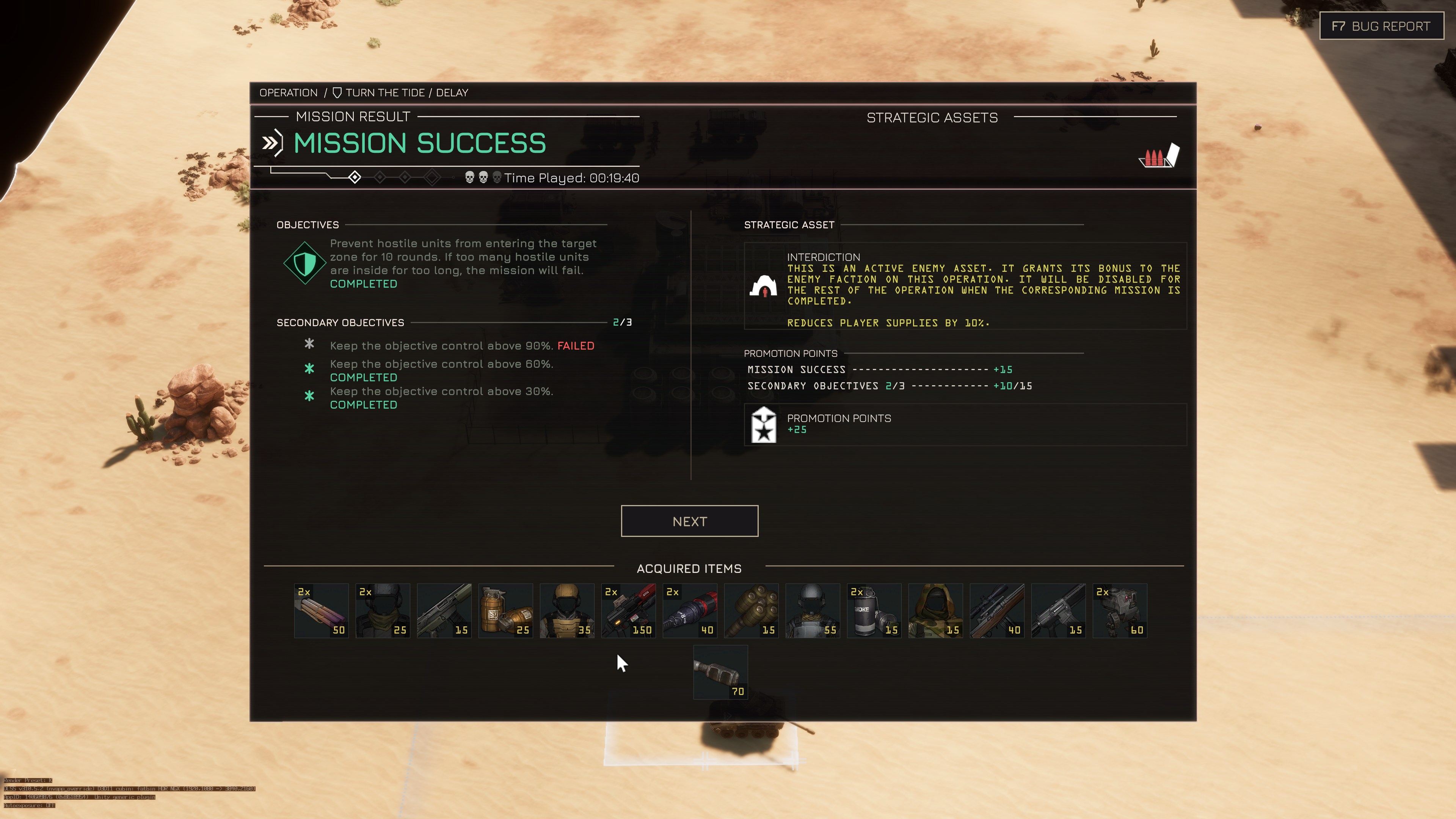Choose the orange grenades item

505,610
